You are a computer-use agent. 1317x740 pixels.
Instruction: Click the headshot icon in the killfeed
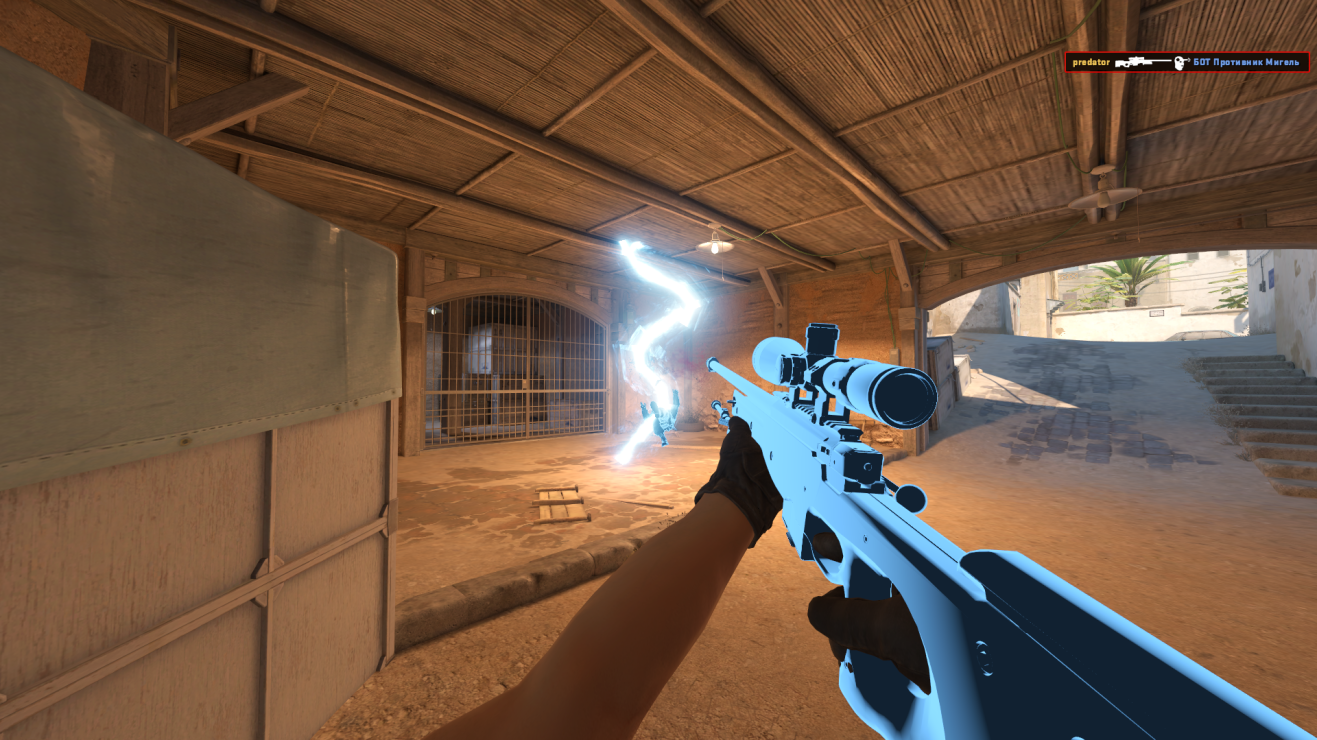click(x=1180, y=62)
